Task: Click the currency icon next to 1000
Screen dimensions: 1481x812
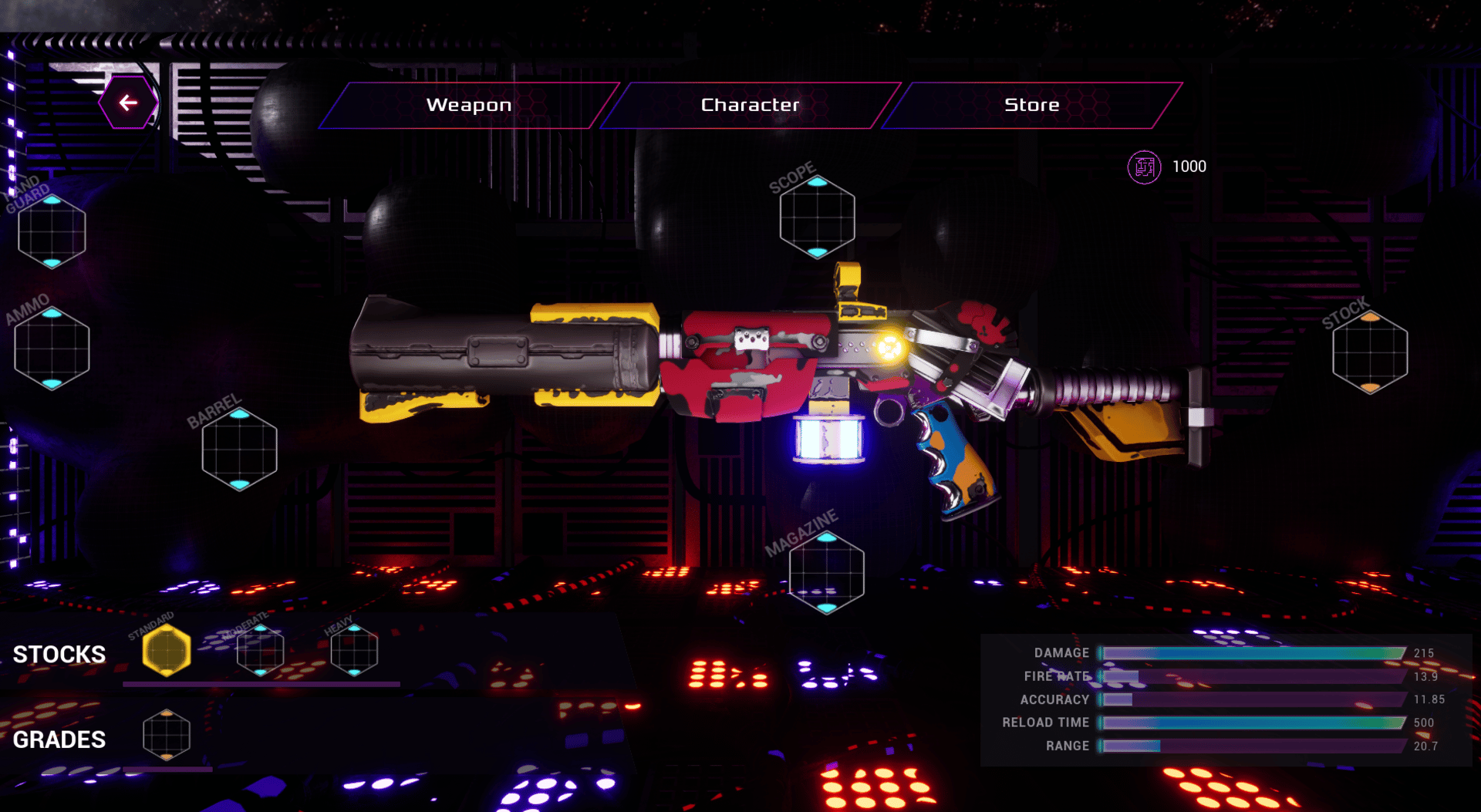Action: pos(1144,167)
